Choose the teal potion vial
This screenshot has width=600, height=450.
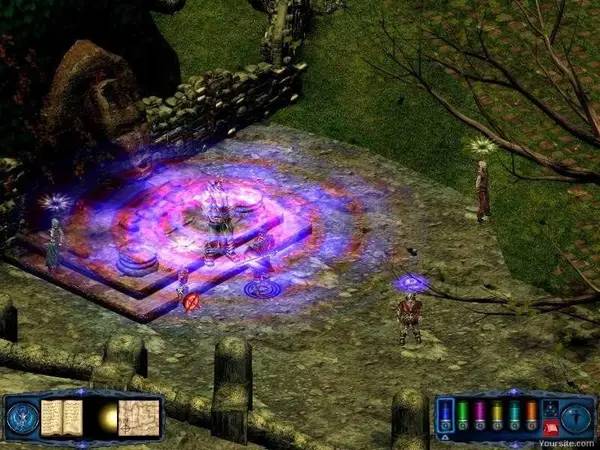514,411
